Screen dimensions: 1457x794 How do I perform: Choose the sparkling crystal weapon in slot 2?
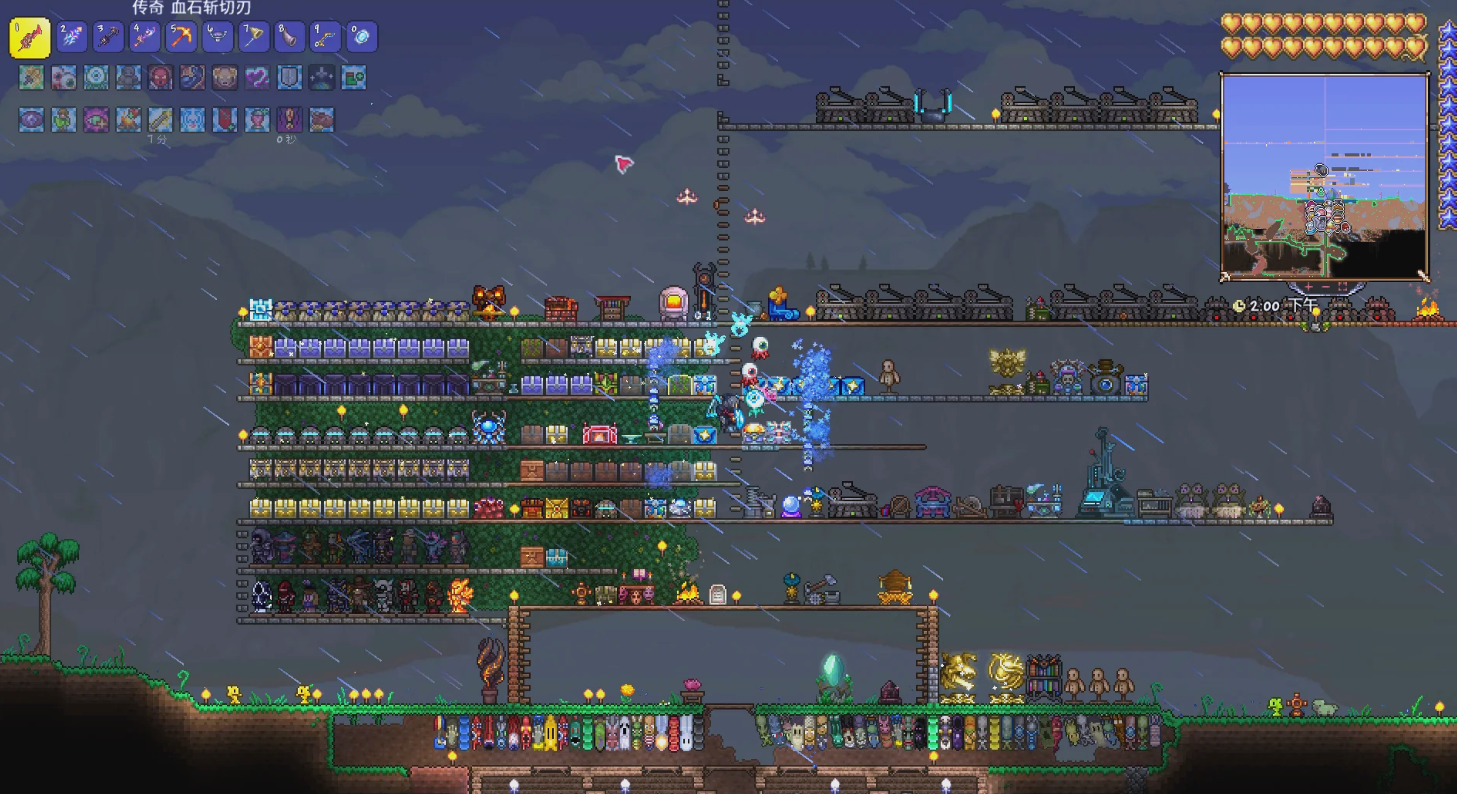pos(72,37)
